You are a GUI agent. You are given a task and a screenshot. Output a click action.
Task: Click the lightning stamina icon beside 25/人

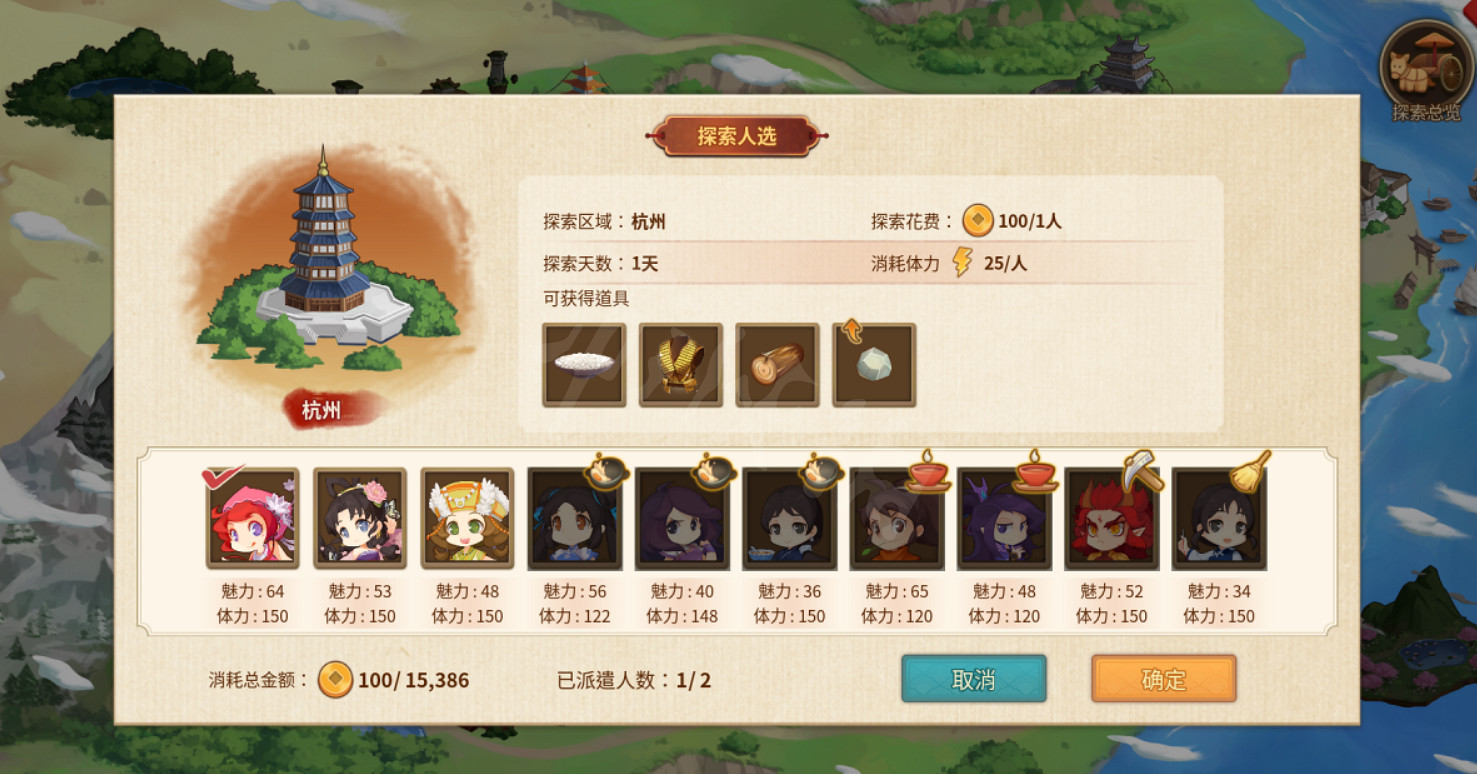click(961, 263)
